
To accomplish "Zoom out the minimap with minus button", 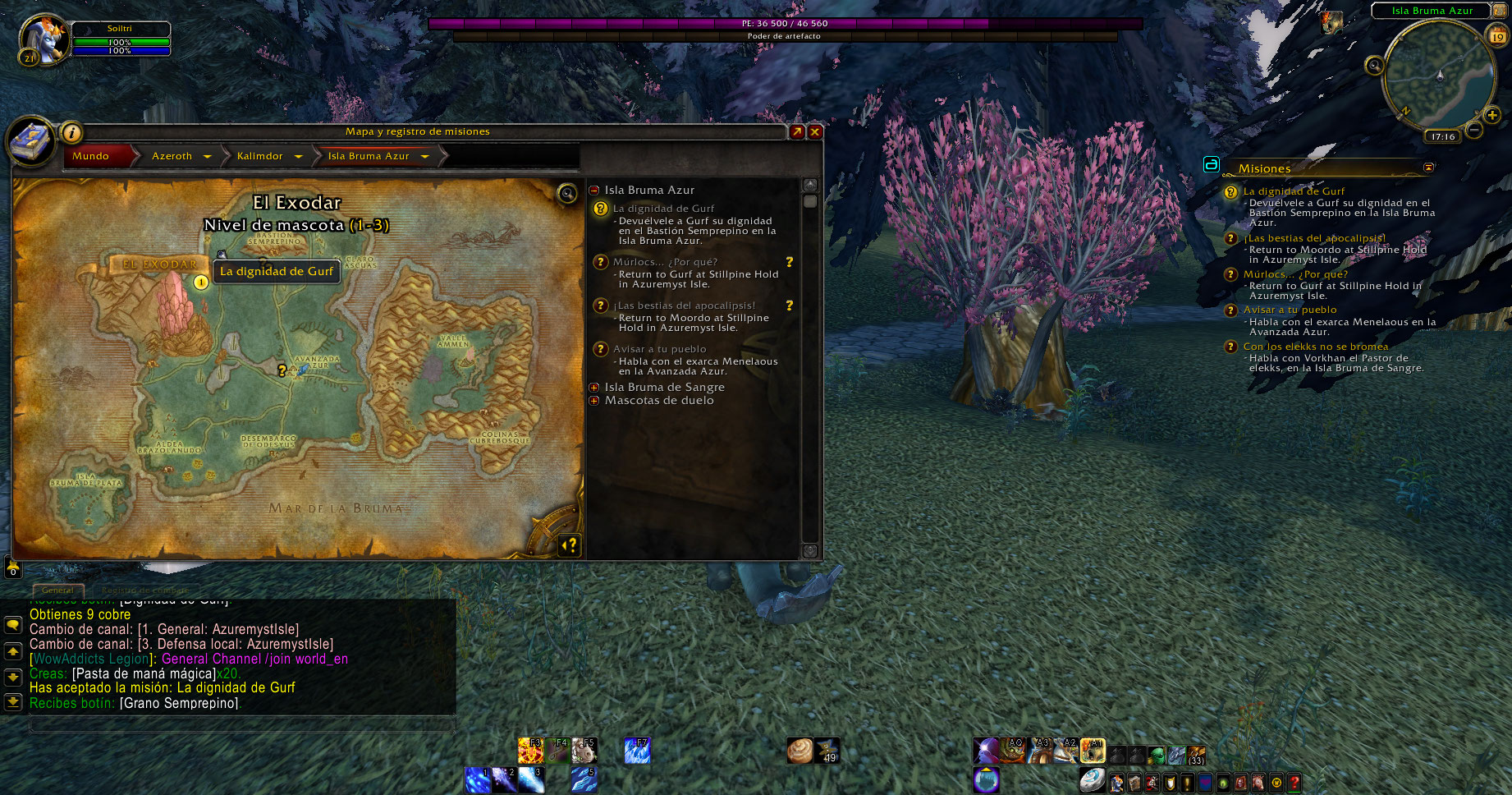I will [x=1474, y=130].
